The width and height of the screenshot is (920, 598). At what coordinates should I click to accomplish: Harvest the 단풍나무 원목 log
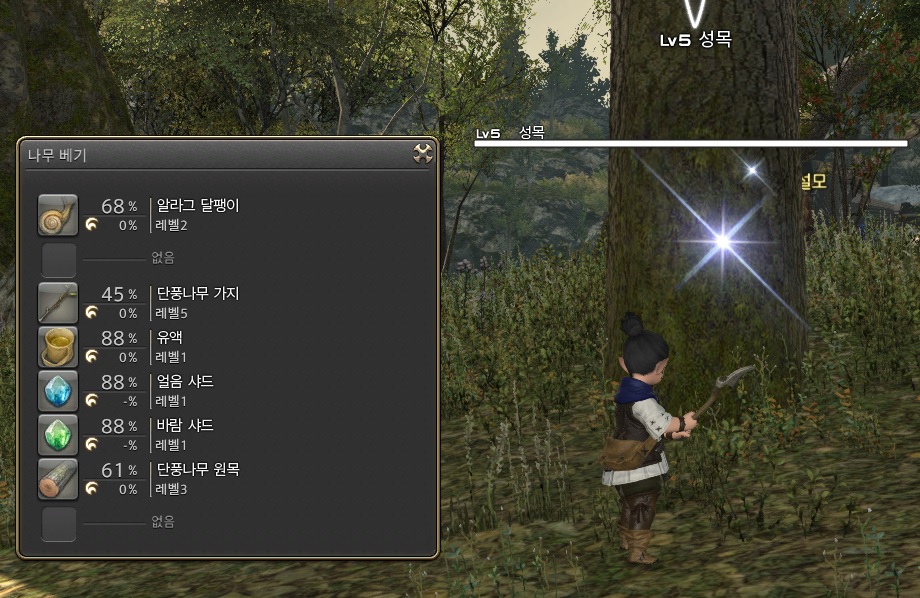(57, 478)
